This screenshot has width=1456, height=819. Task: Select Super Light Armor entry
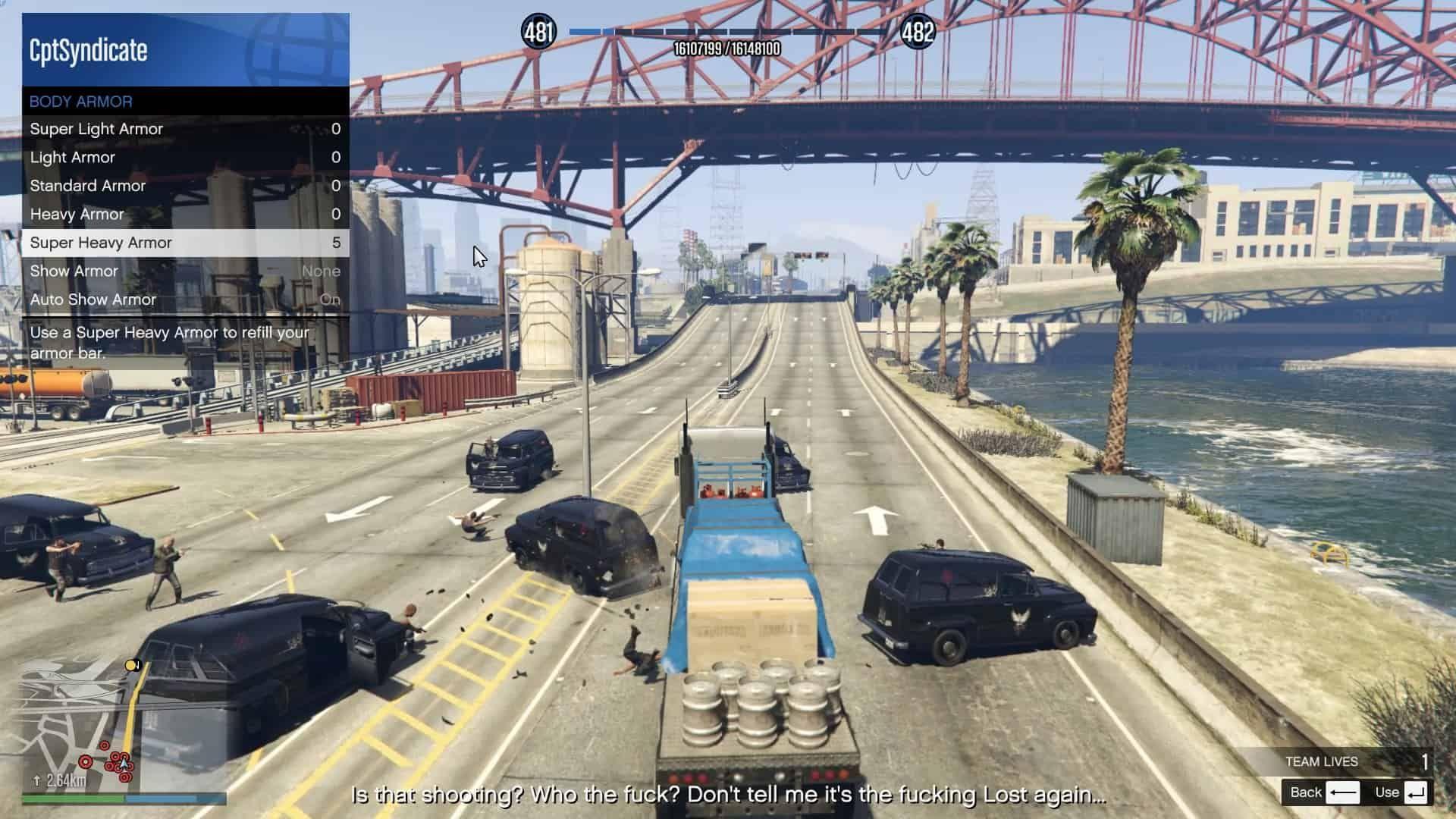(185, 129)
